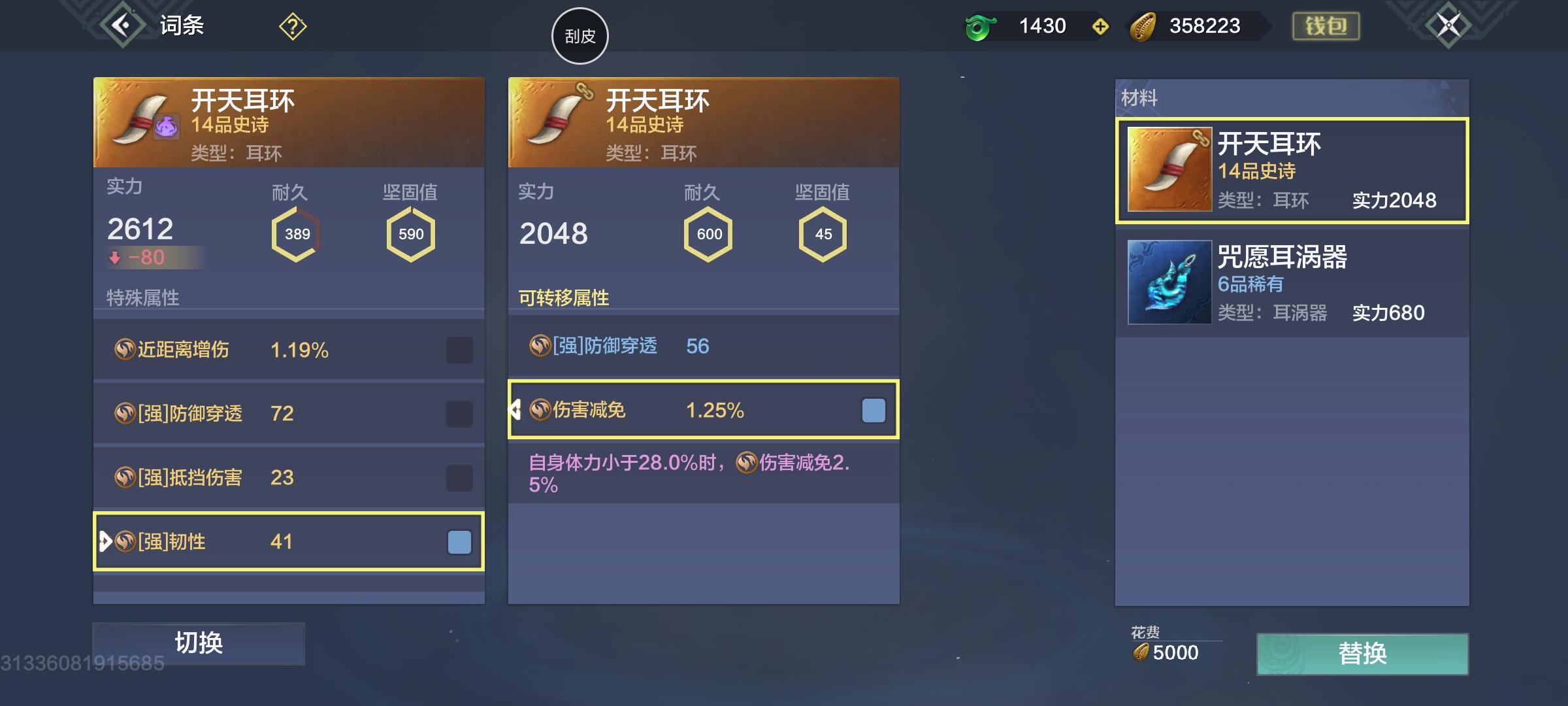Screen dimensions: 1568x706
Task: Enable the checkbox for 近距离增伤 1.19%
Action: click(x=459, y=350)
